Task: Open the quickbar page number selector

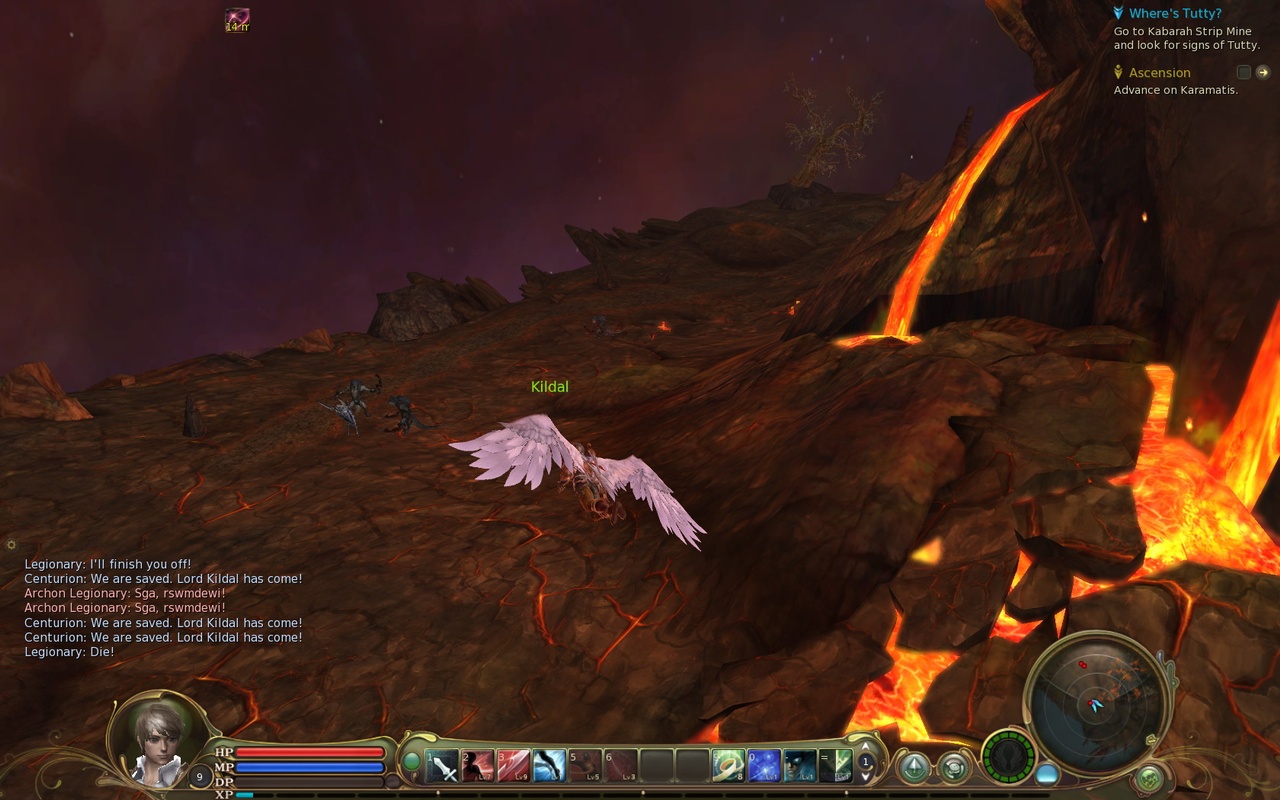Action: pos(864,761)
